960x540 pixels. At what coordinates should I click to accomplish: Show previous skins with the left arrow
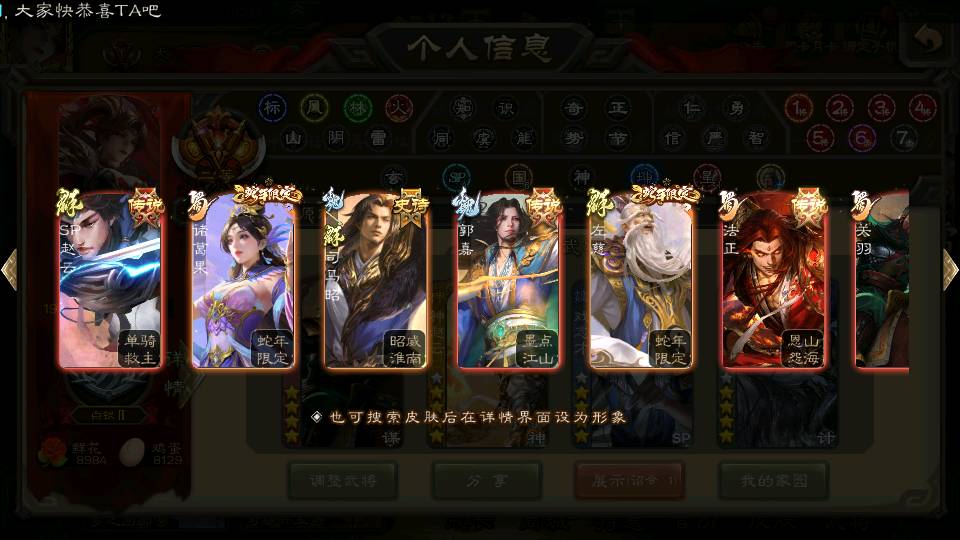pyautogui.click(x=10, y=269)
